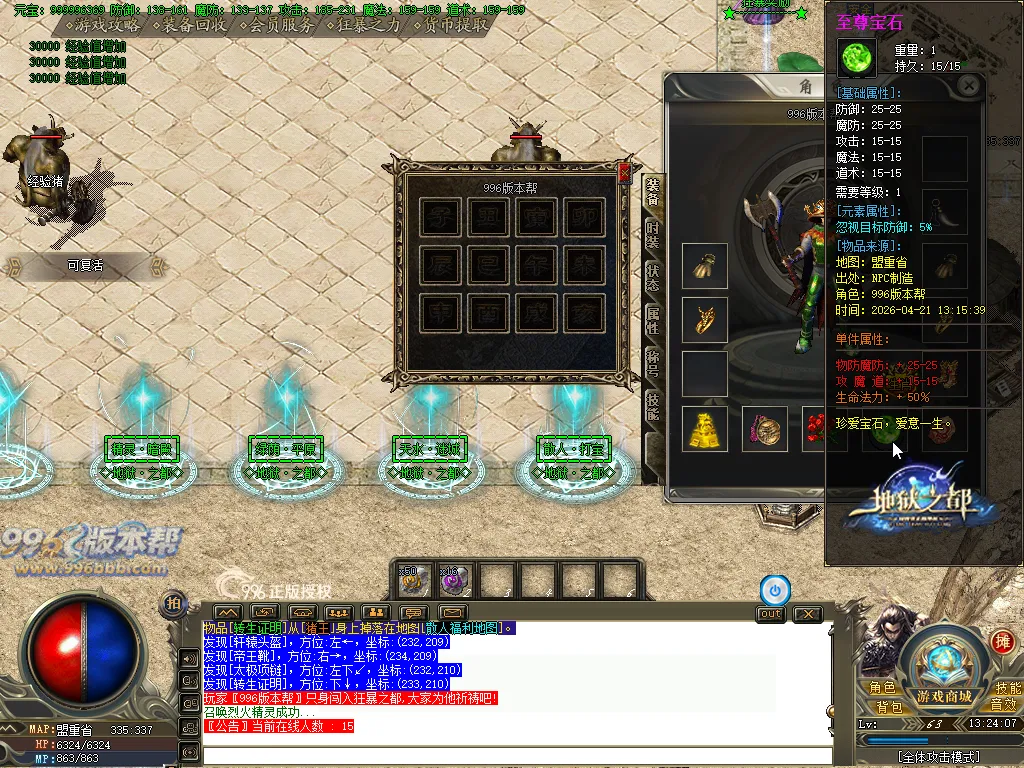Select the glove equipment slot
Viewport: 1024px width, 768px height.
(x=704, y=266)
